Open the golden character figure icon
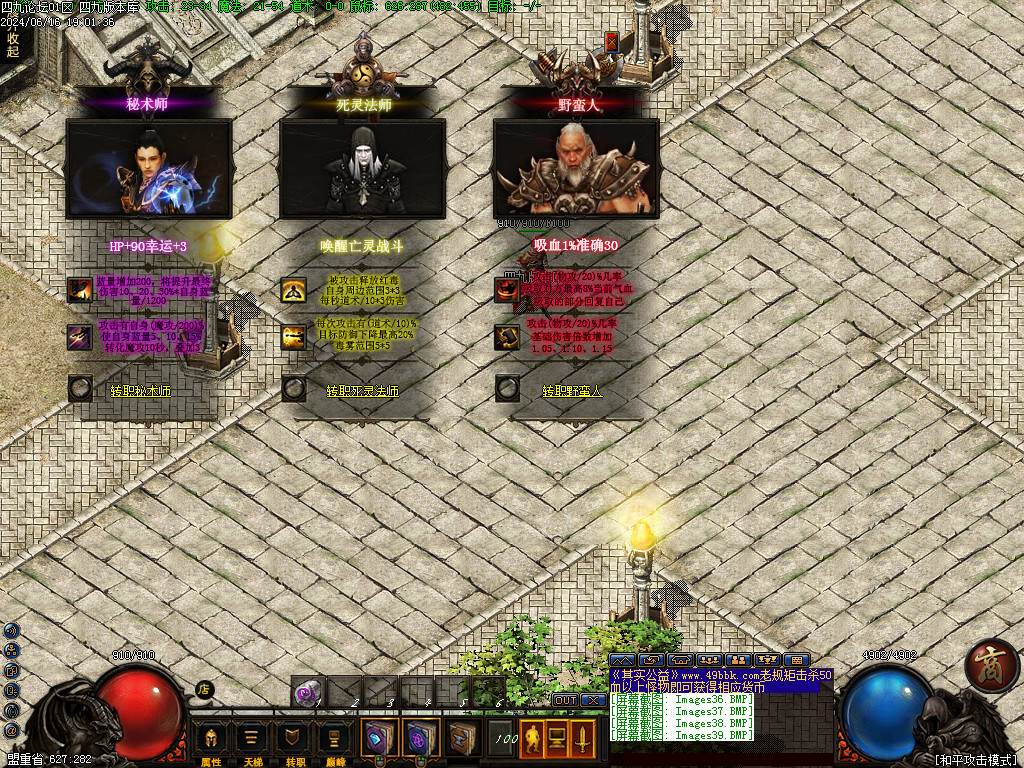The height and width of the screenshot is (768, 1024). (532, 739)
